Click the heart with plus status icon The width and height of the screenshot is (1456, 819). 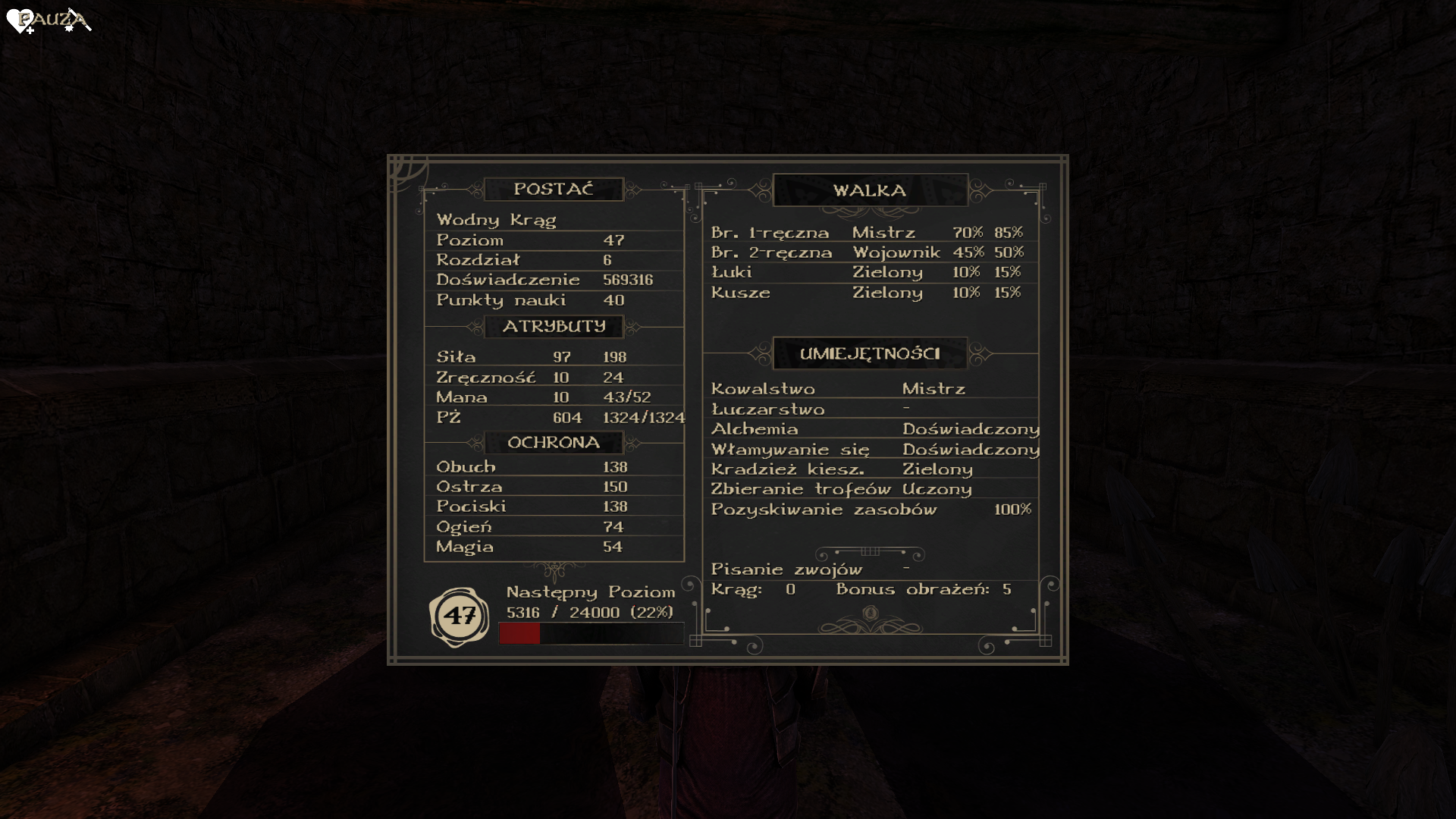[x=20, y=21]
